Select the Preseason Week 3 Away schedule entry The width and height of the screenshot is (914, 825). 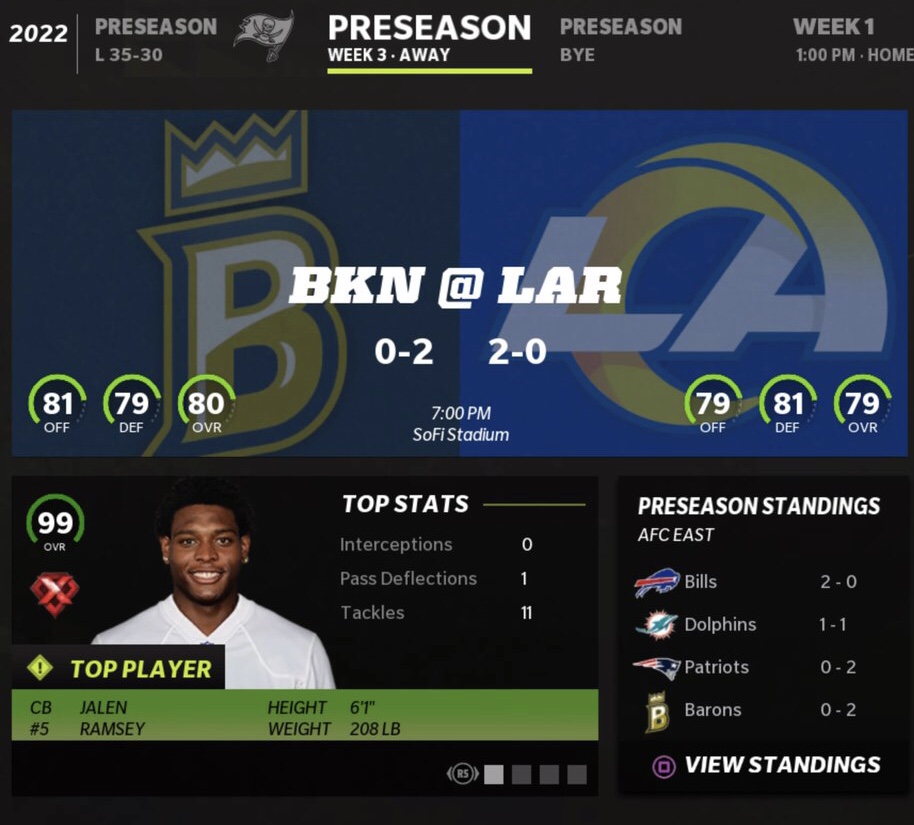[x=429, y=39]
